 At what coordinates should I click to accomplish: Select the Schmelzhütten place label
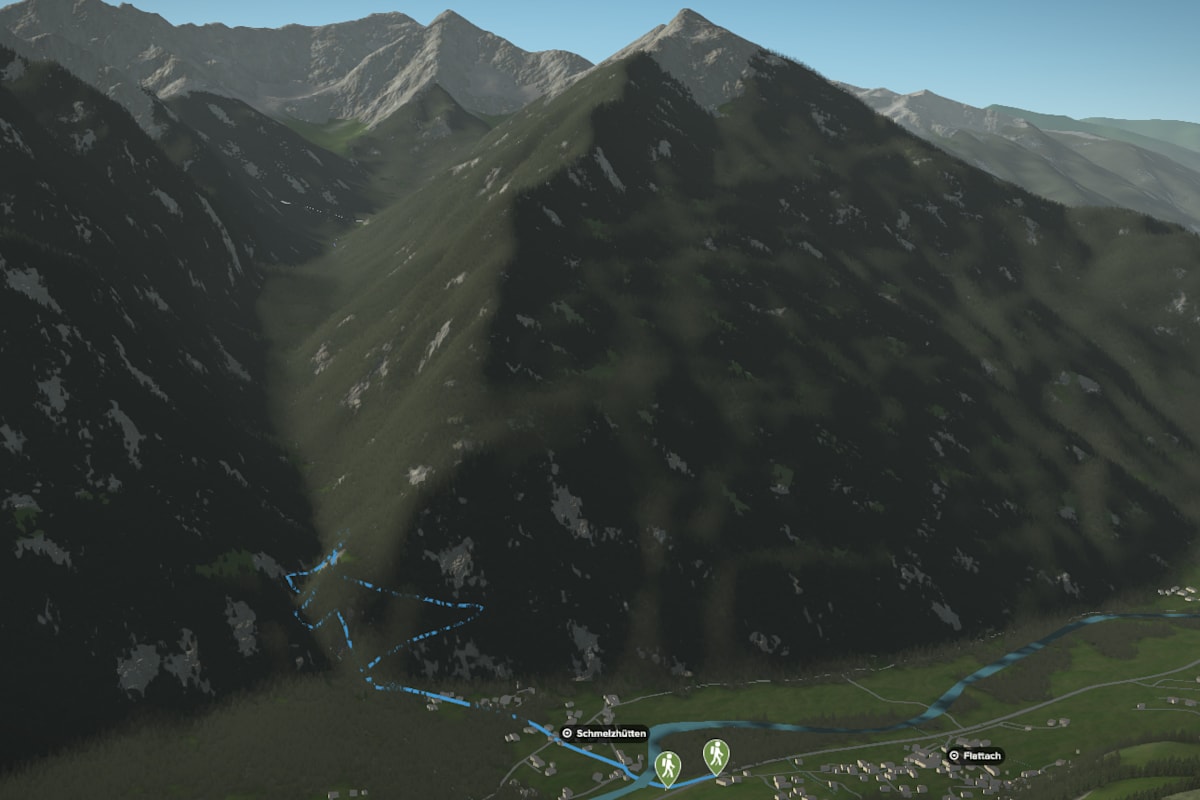point(604,733)
